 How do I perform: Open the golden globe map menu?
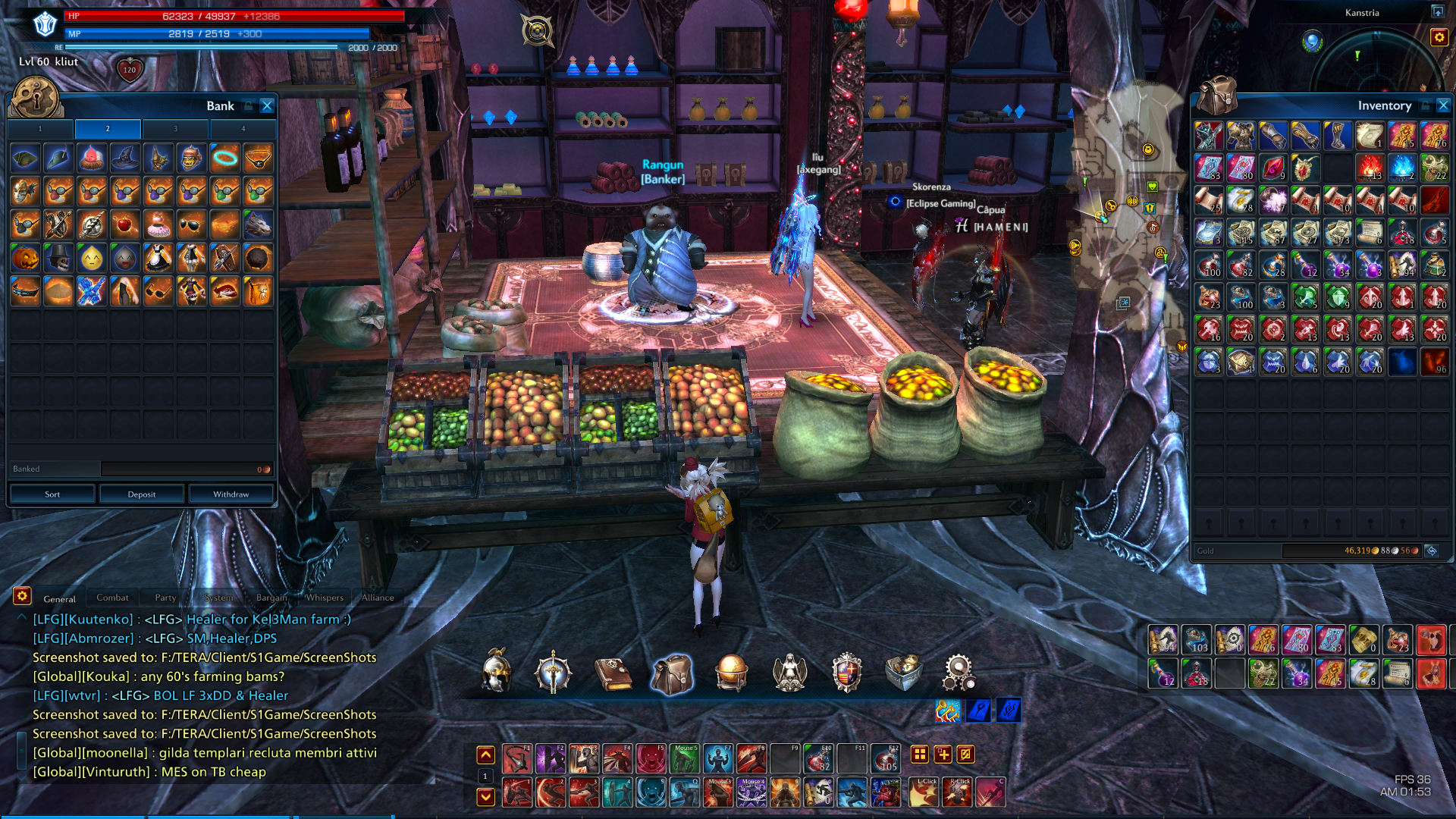click(731, 673)
